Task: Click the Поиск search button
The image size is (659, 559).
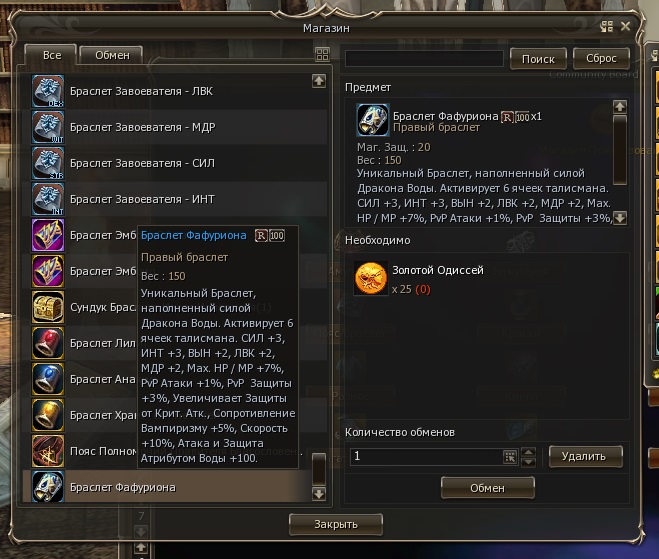Action: [x=538, y=59]
